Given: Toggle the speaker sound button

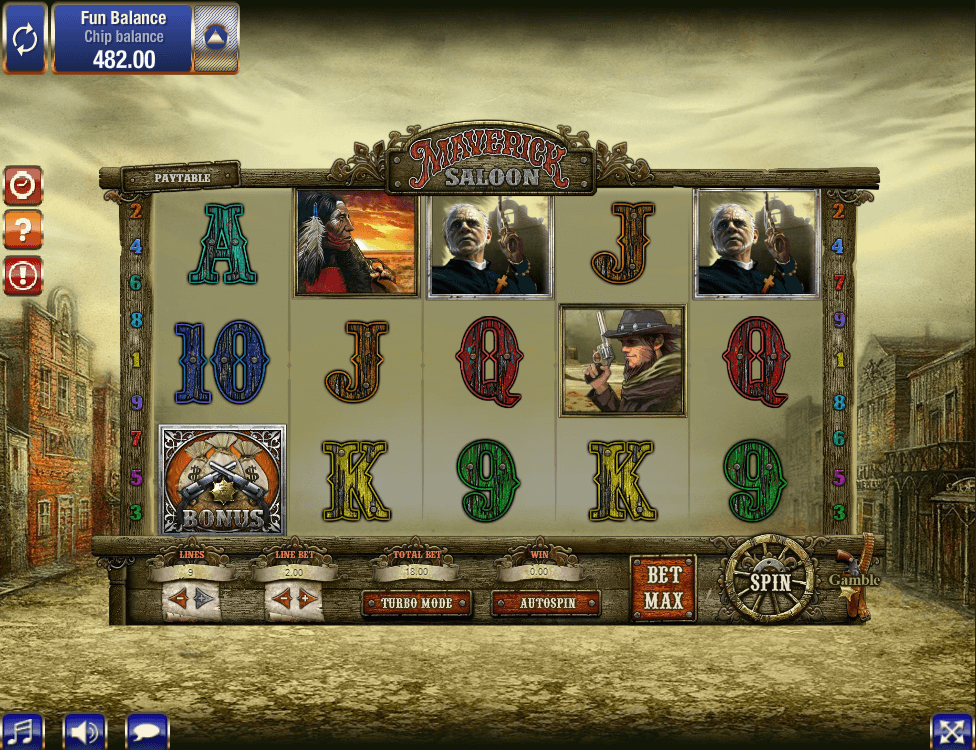Looking at the screenshot, I should point(85,731).
